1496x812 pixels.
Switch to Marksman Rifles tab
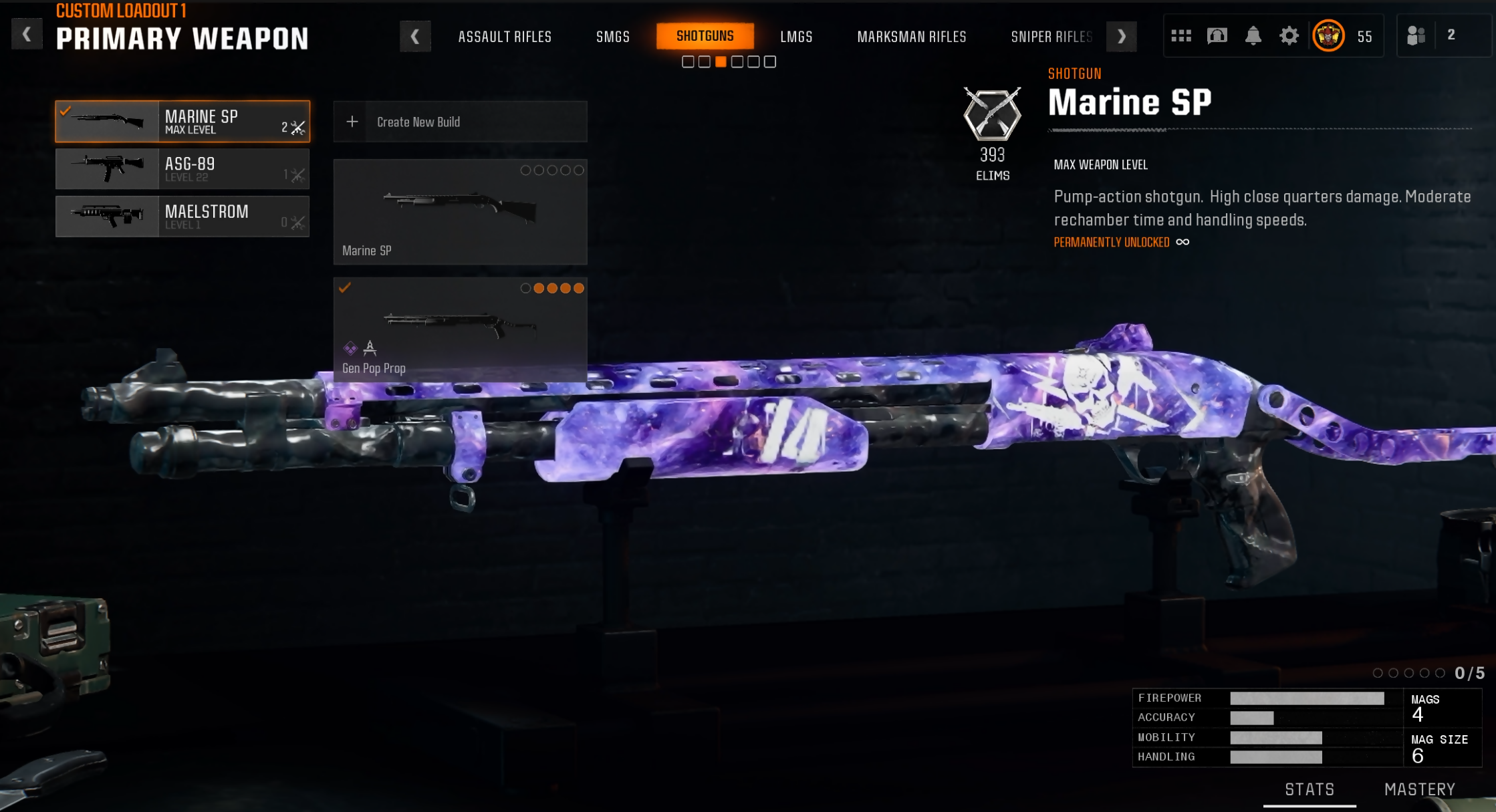911,37
